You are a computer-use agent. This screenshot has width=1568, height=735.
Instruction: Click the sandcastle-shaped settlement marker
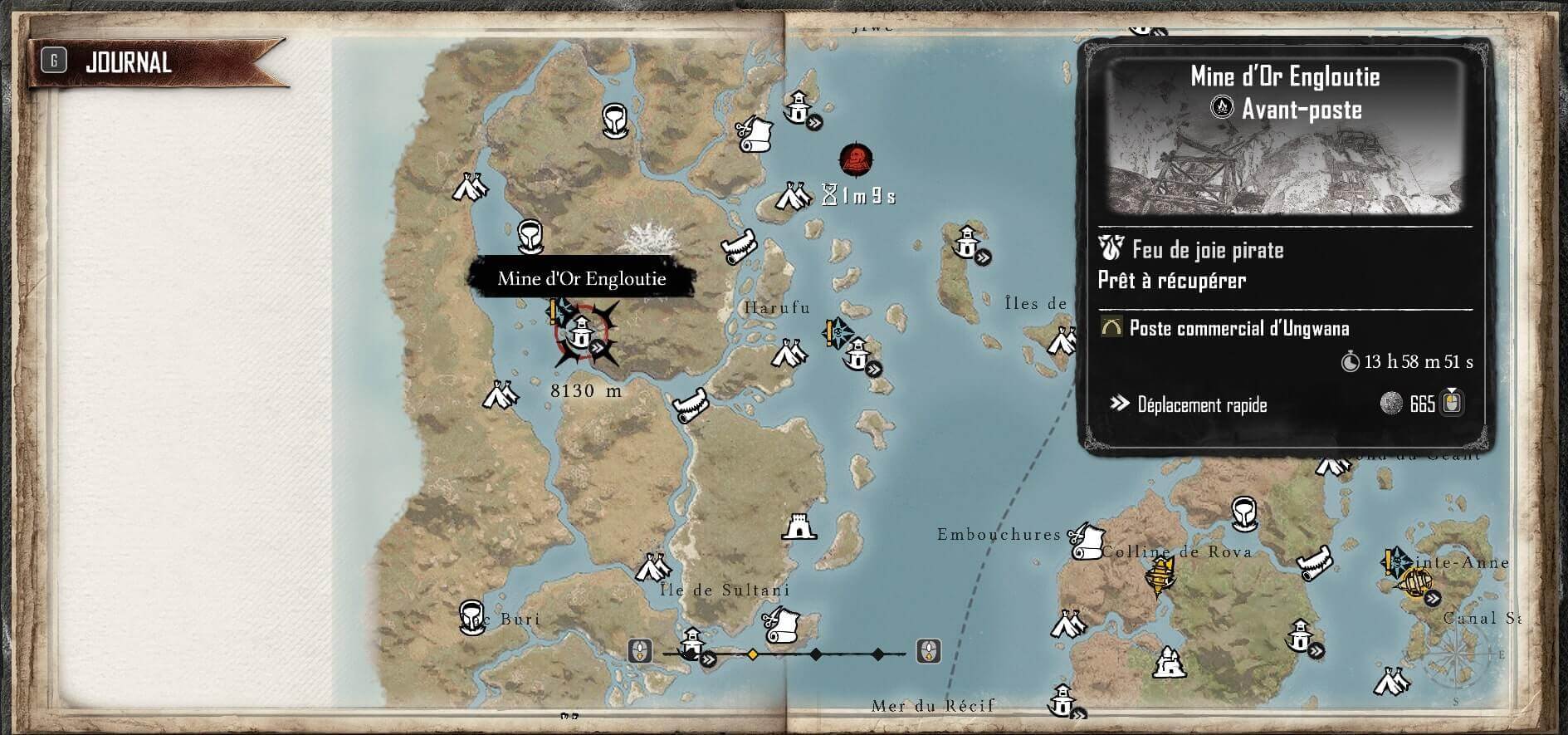1167,662
